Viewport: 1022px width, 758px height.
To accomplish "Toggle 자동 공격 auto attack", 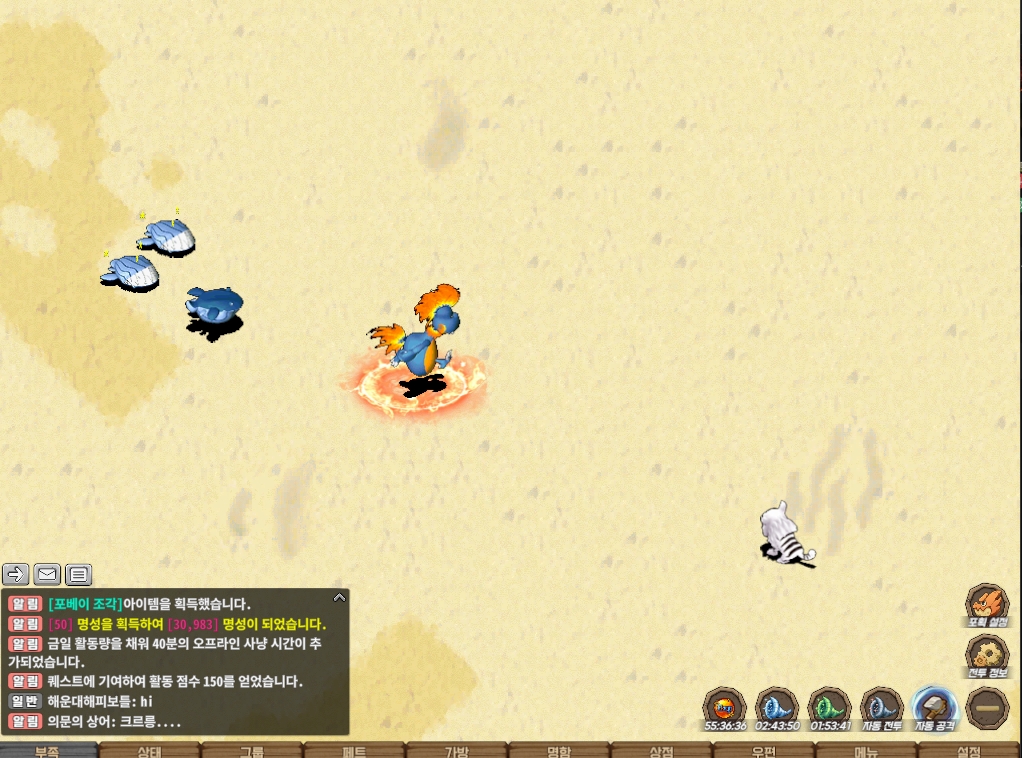I will (x=935, y=707).
